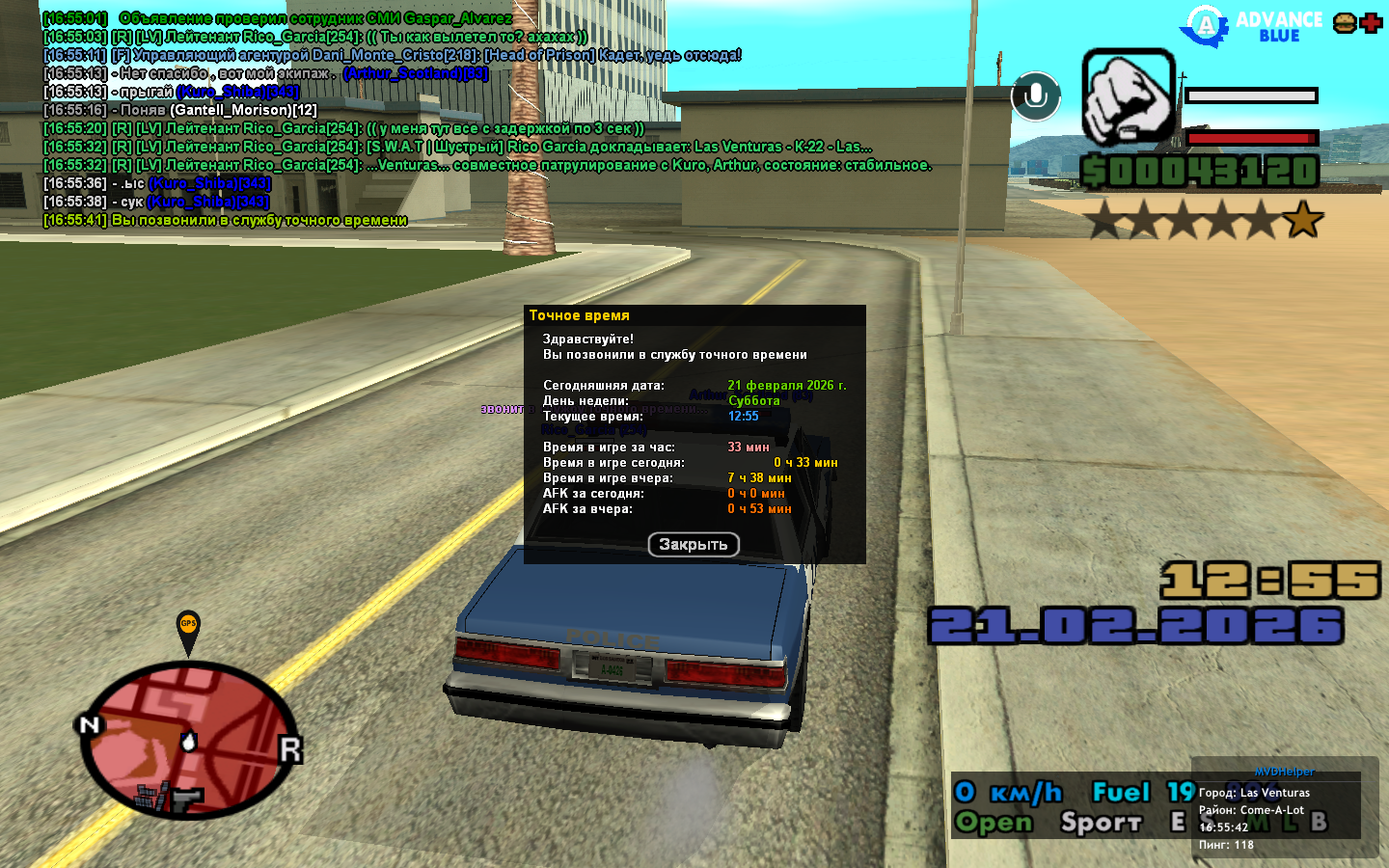1389x868 pixels.
Task: Click the orange GPS marker pin
Action: pyautogui.click(x=188, y=629)
